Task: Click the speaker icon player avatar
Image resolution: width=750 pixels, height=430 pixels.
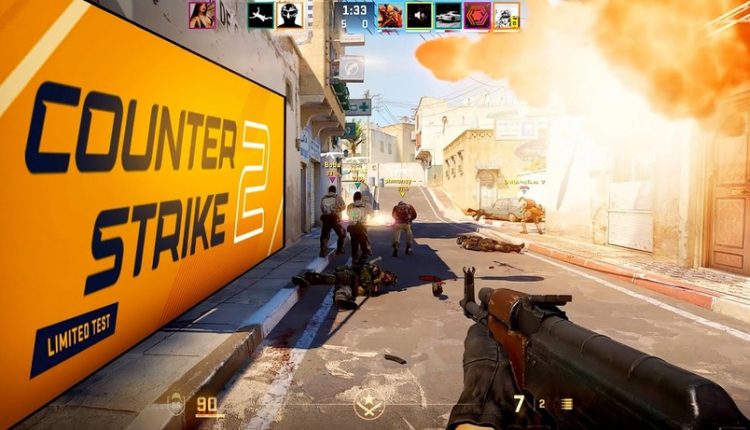Action: tap(419, 15)
